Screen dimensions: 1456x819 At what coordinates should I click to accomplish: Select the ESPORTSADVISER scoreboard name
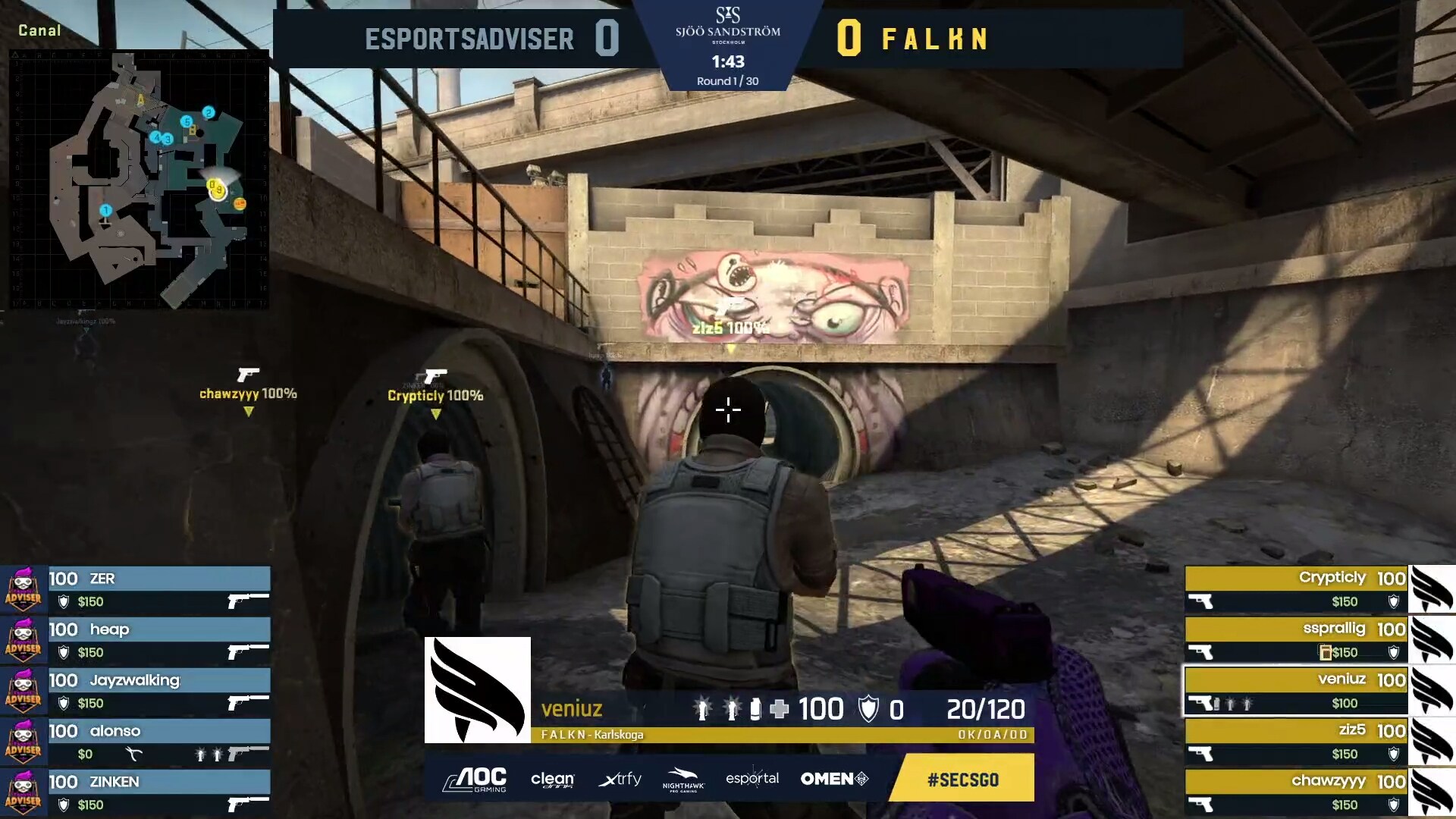(469, 38)
